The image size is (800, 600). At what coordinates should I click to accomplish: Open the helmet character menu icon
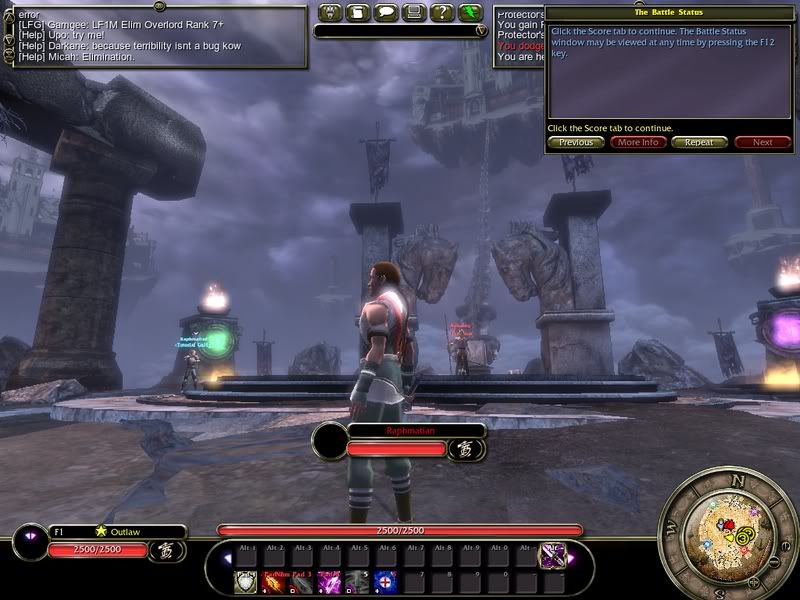[x=331, y=13]
